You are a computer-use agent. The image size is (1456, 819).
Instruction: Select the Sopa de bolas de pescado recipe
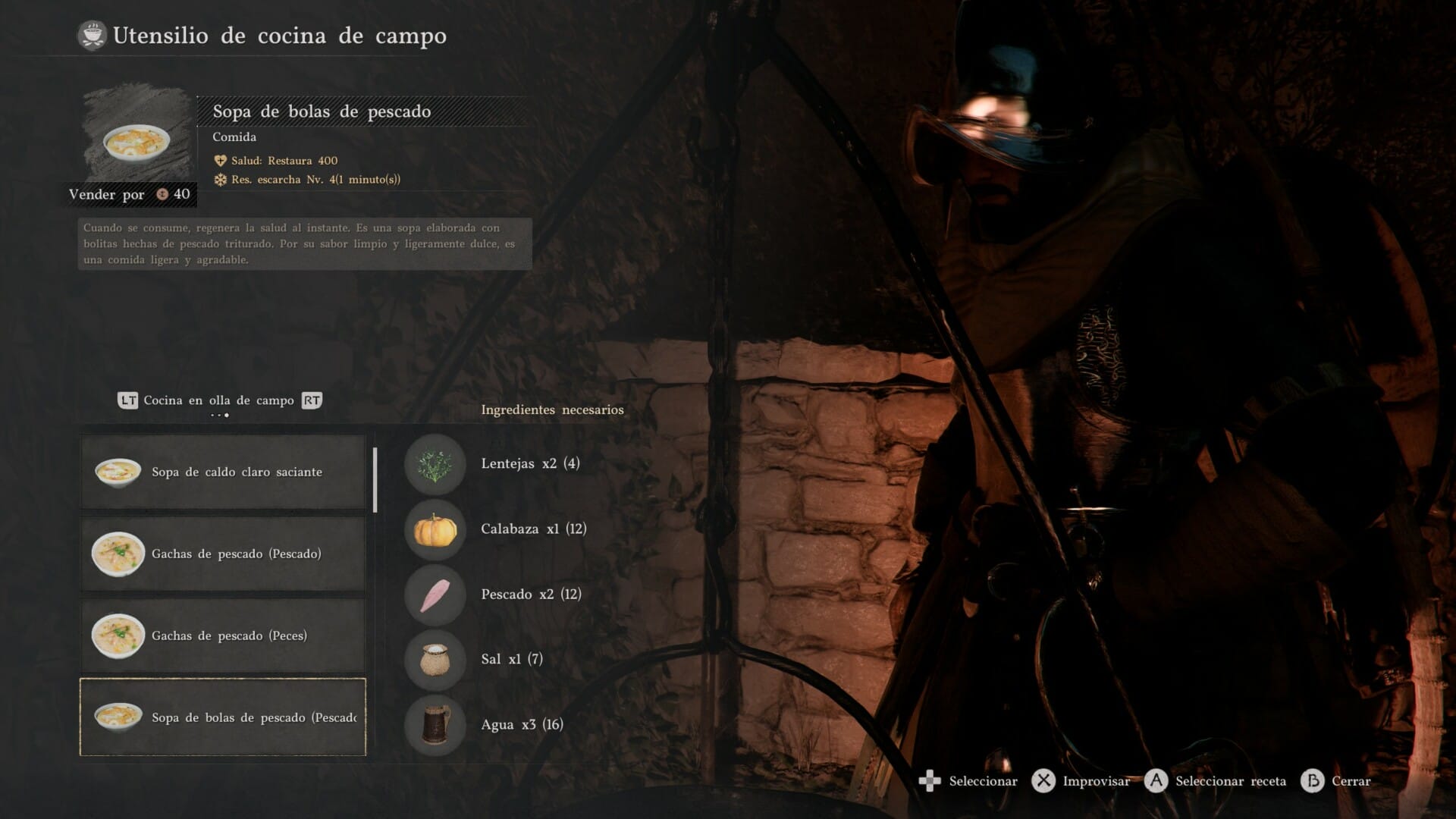click(x=223, y=717)
